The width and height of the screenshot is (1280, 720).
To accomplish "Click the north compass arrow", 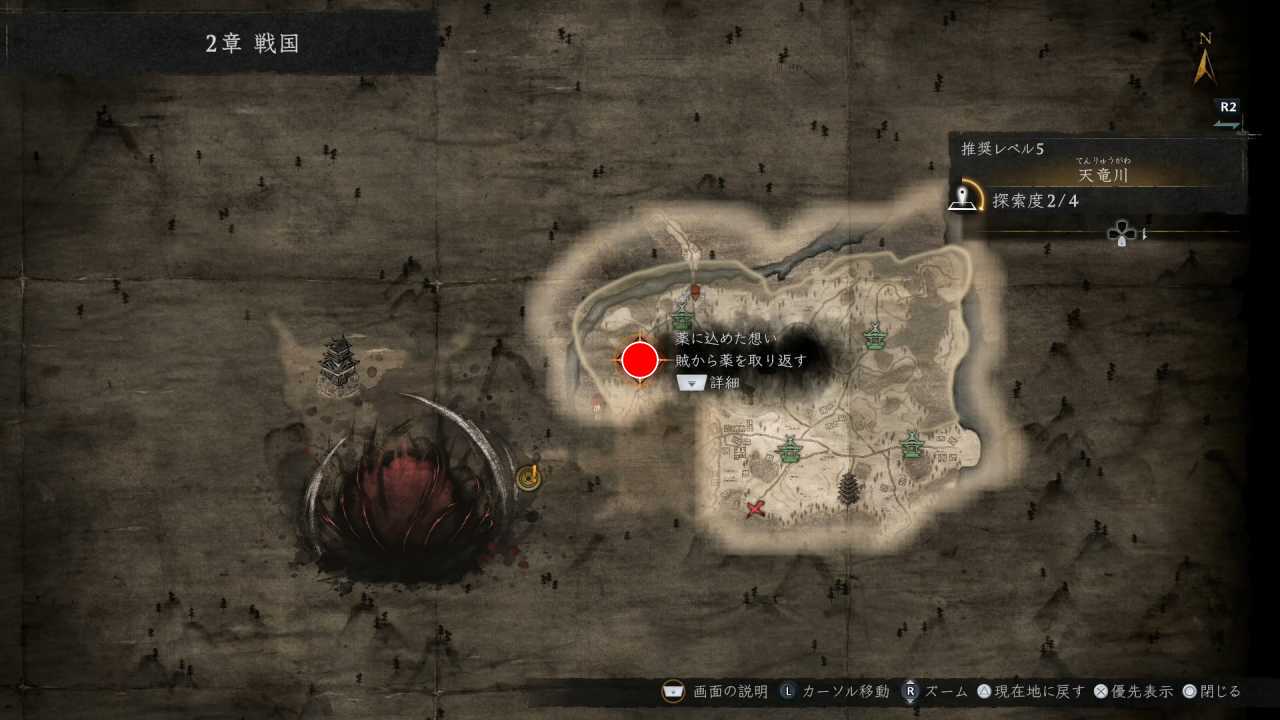I will click(x=1205, y=65).
